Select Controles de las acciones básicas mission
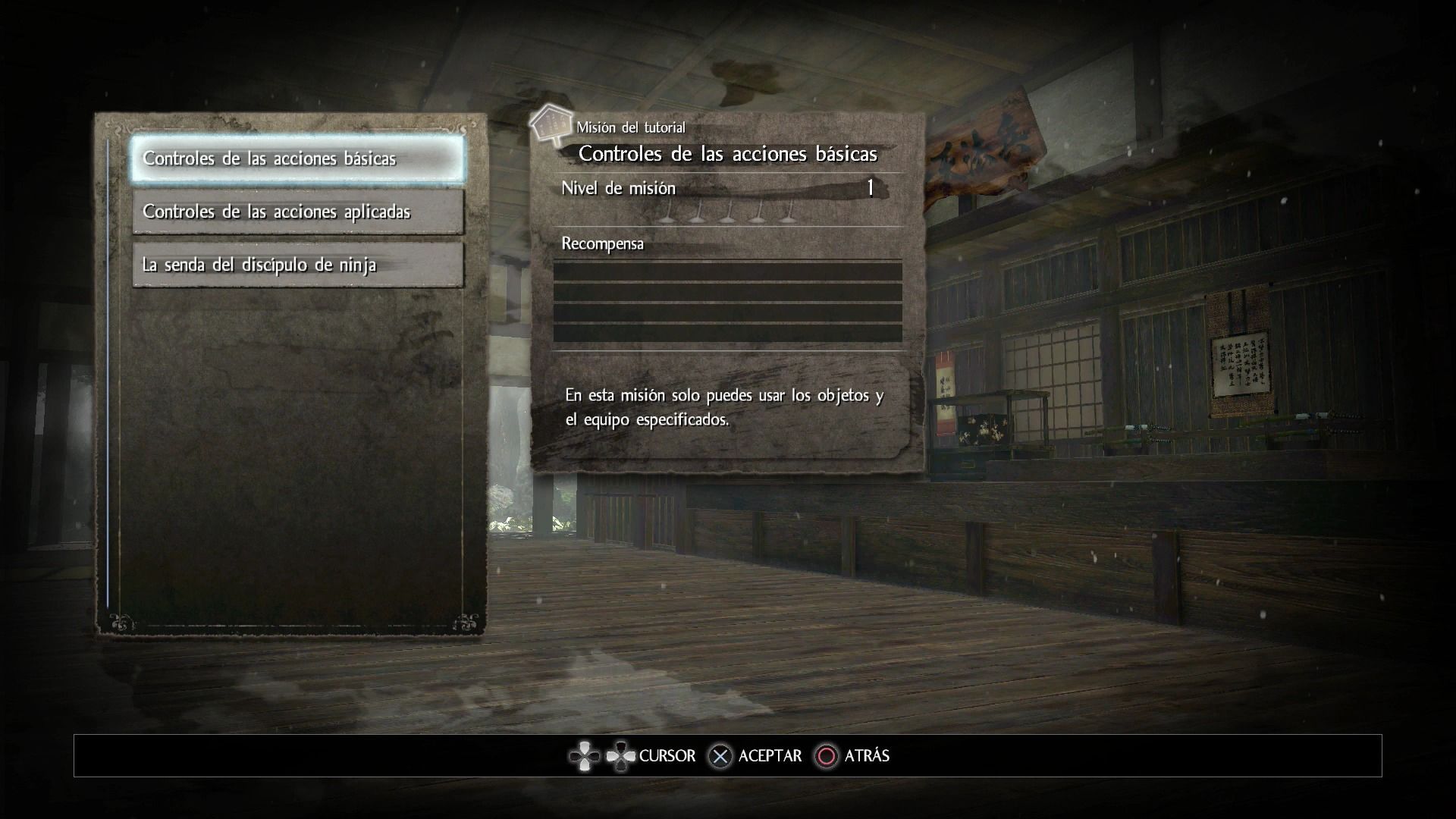Viewport: 1456px width, 819px height. click(297, 158)
